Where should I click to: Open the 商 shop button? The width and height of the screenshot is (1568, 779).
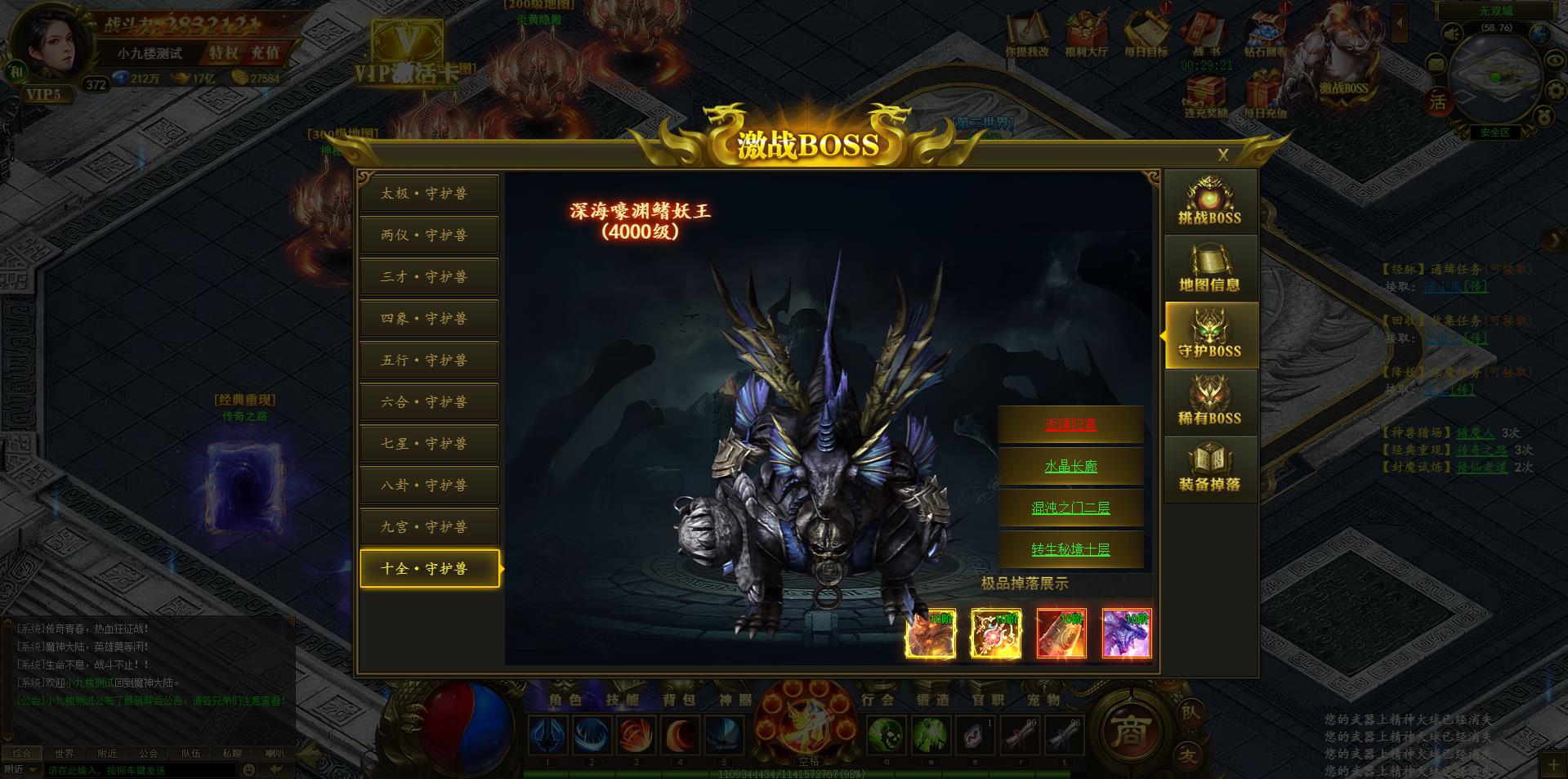[1129, 730]
